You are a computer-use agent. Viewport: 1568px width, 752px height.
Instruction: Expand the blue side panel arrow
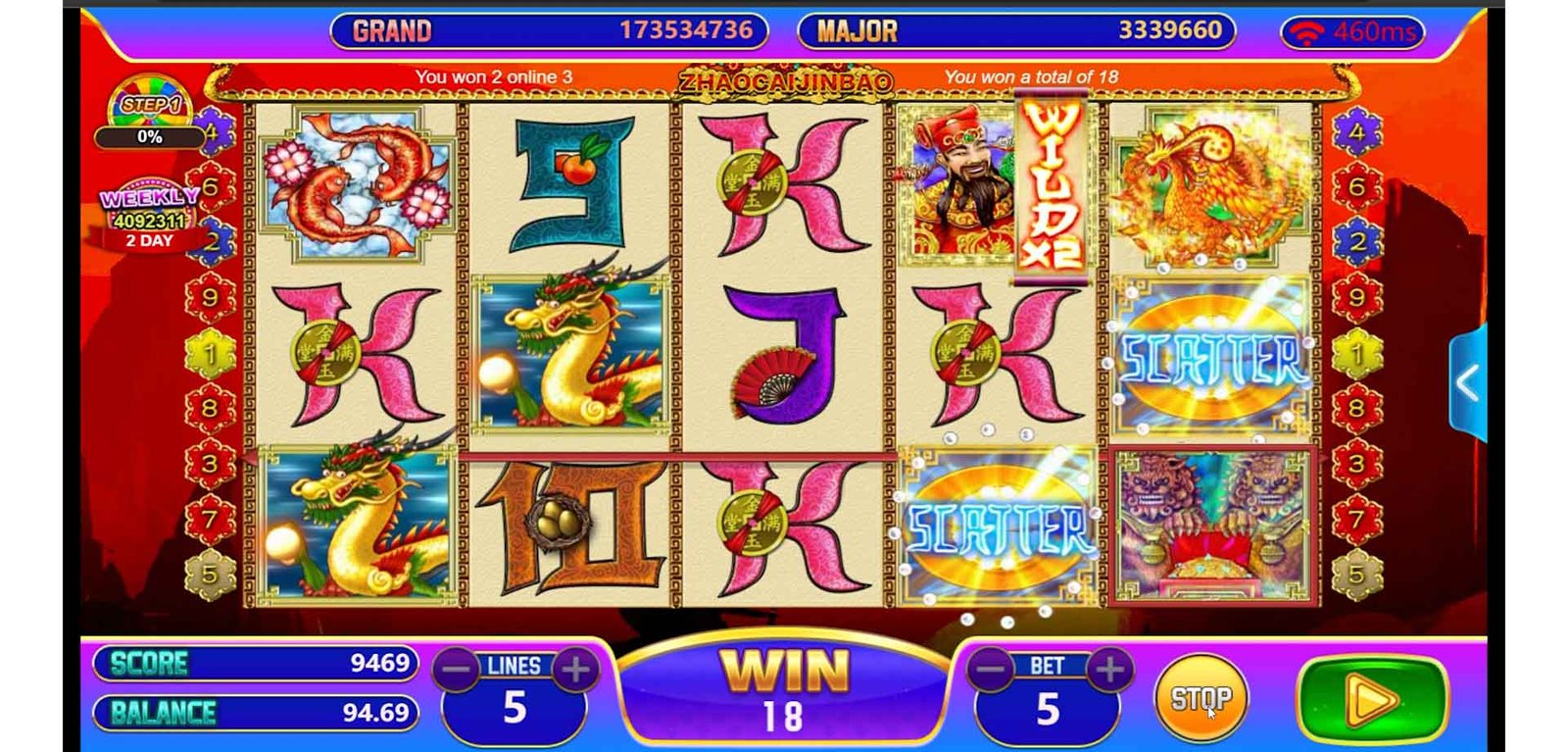coord(1467,383)
